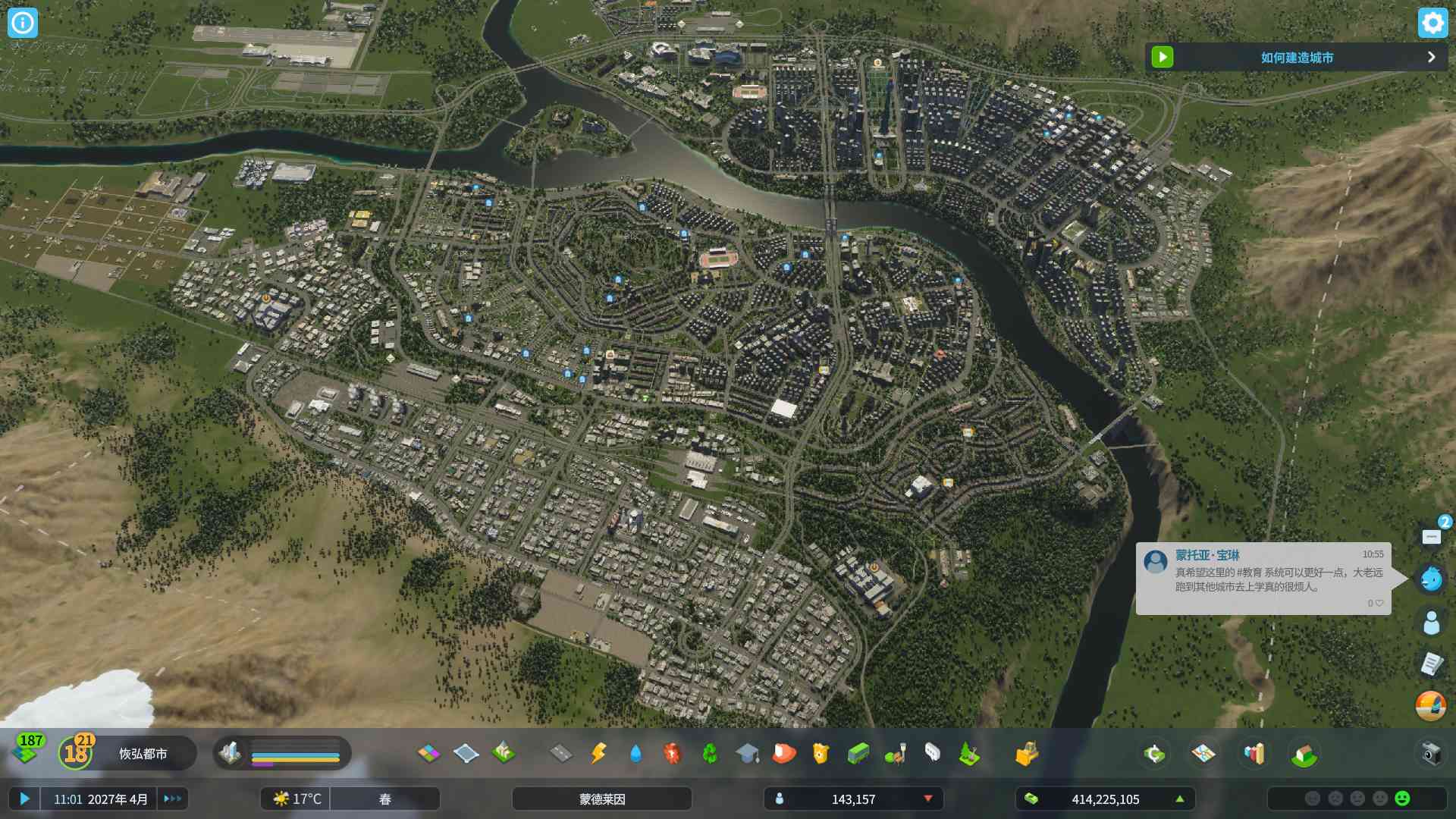Open the blue info view panel
Screen dimensions: 1456x819
click(23, 24)
